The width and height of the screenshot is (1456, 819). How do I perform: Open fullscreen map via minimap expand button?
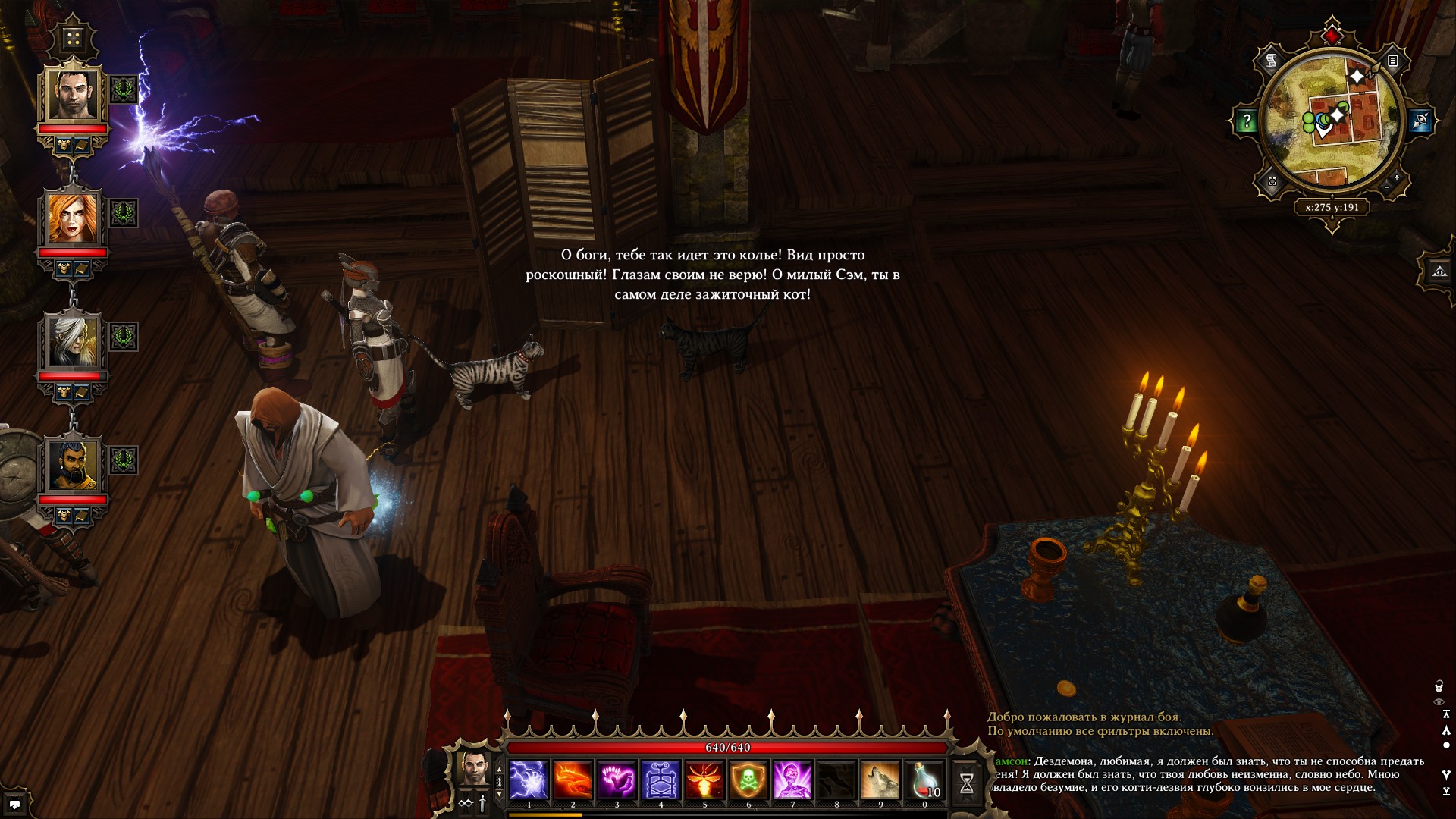[1272, 182]
